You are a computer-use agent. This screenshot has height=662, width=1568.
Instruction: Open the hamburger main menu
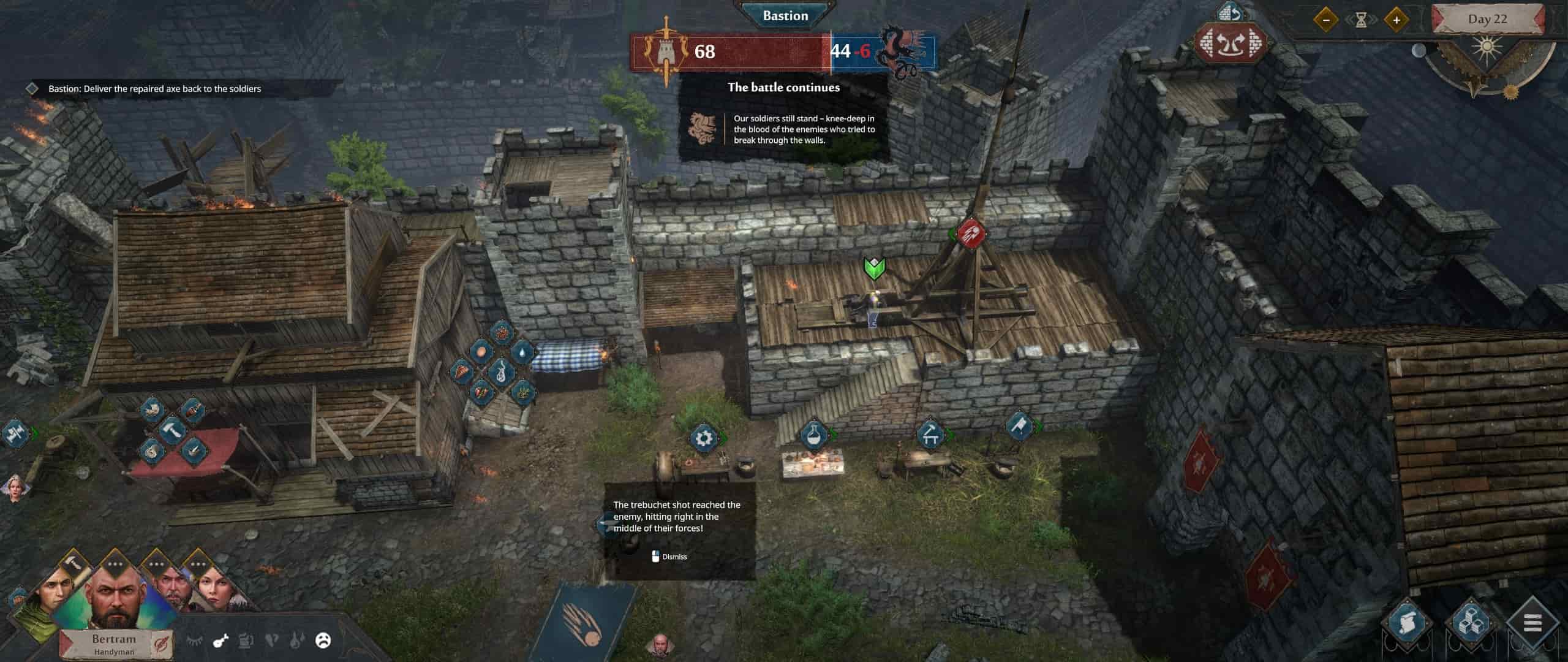tap(1532, 625)
